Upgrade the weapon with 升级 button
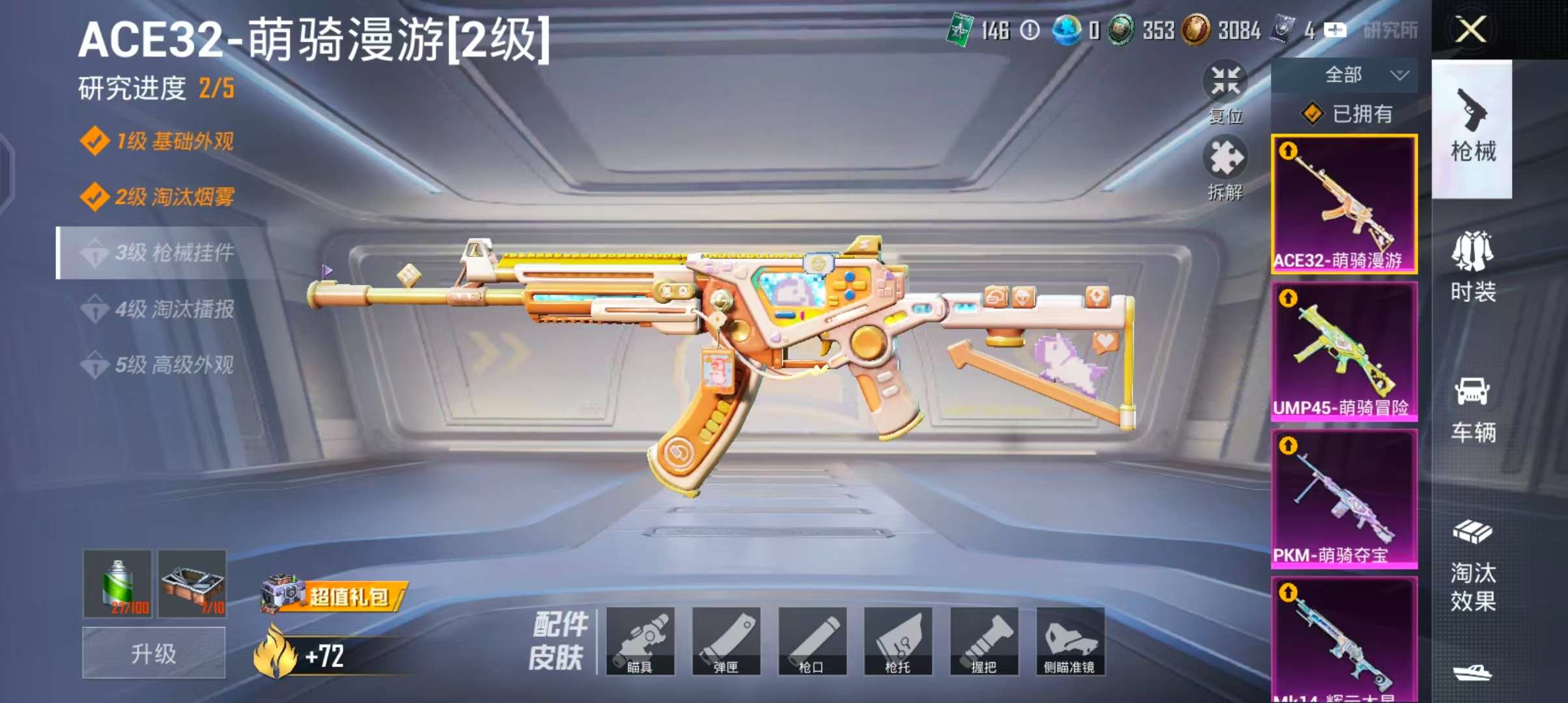The image size is (1568, 703). point(154,653)
